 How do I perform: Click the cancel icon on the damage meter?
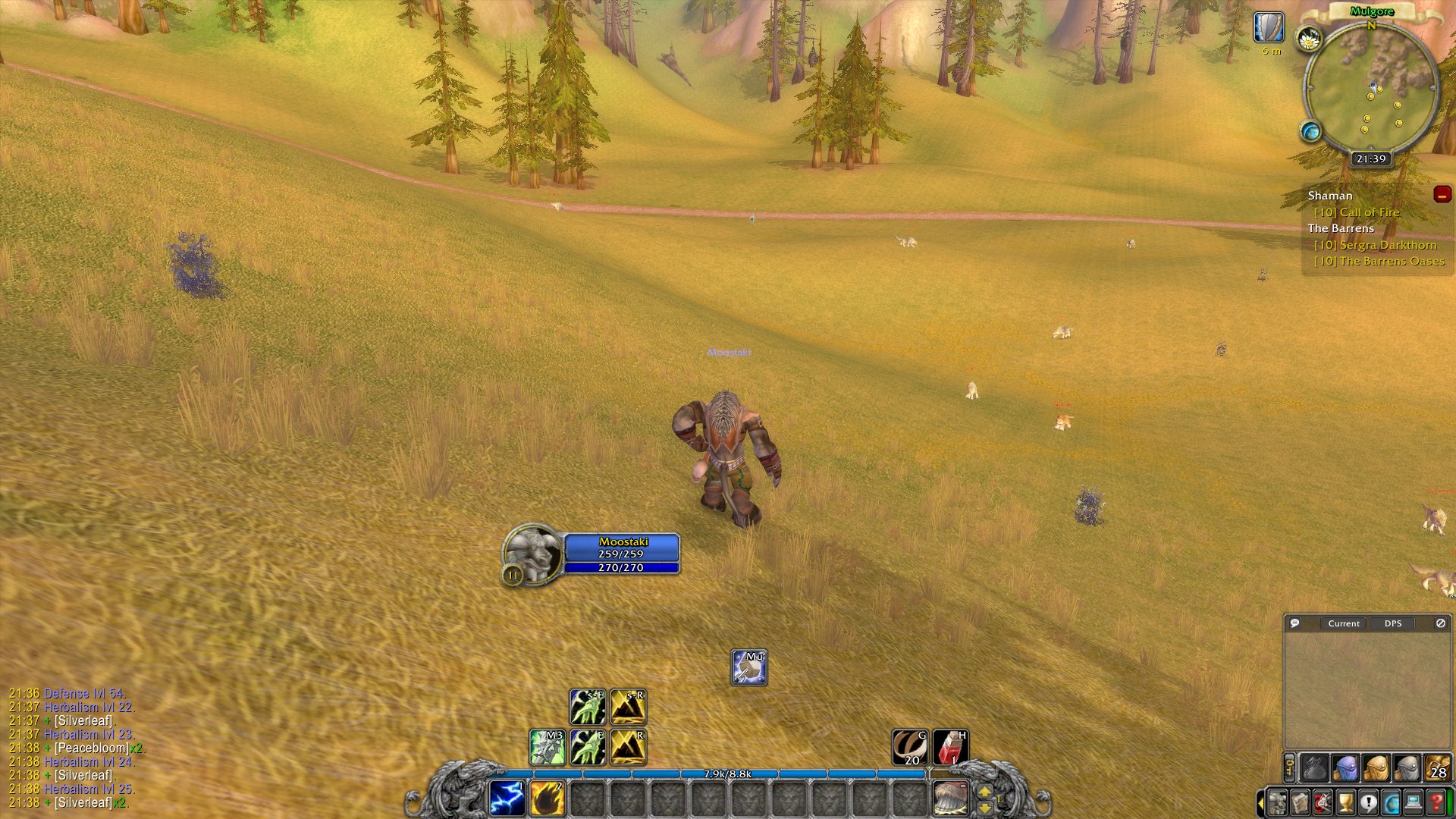1440,623
